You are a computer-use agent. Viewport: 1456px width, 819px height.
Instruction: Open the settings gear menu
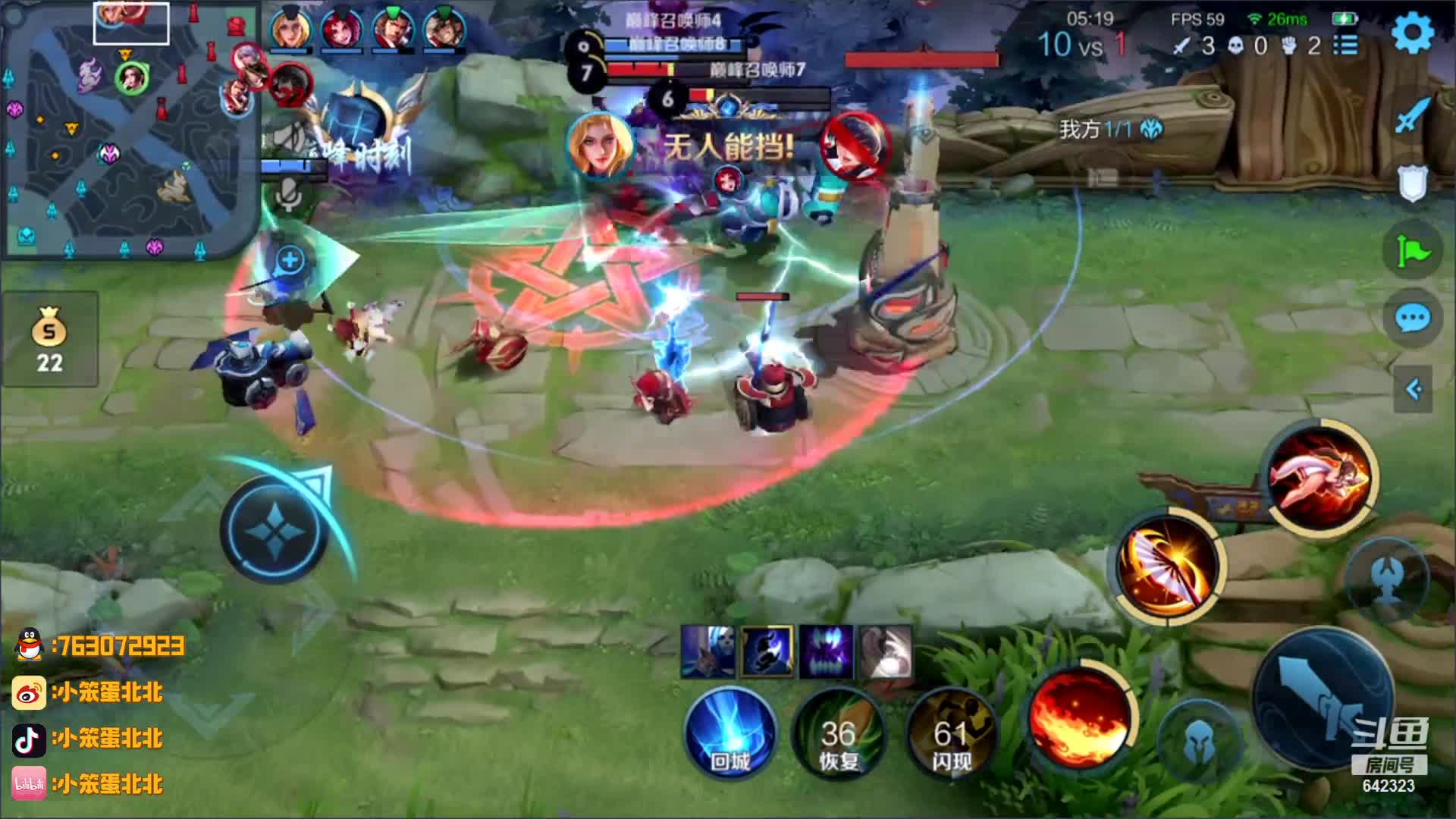click(1414, 33)
